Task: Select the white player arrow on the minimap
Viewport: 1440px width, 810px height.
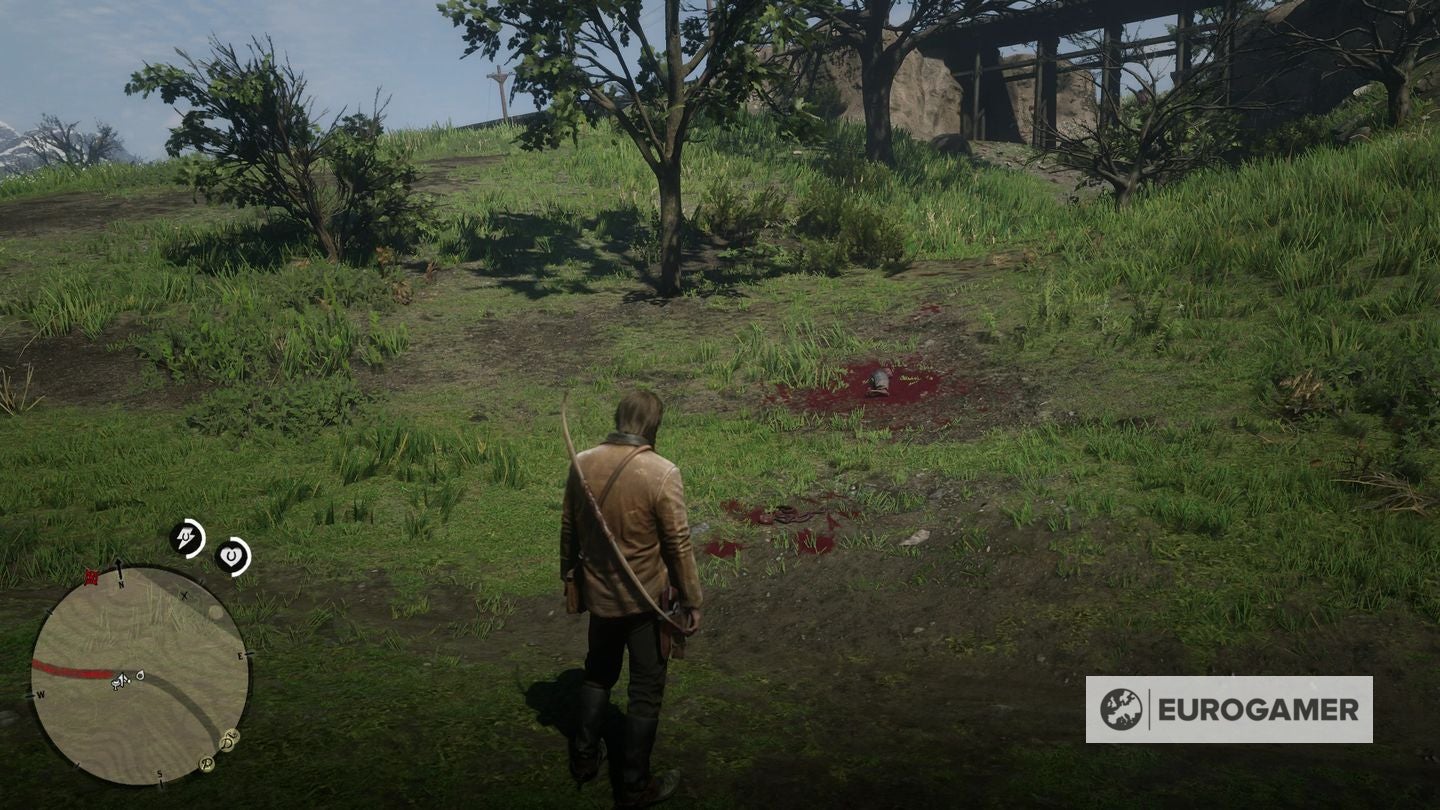Action: [x=122, y=678]
